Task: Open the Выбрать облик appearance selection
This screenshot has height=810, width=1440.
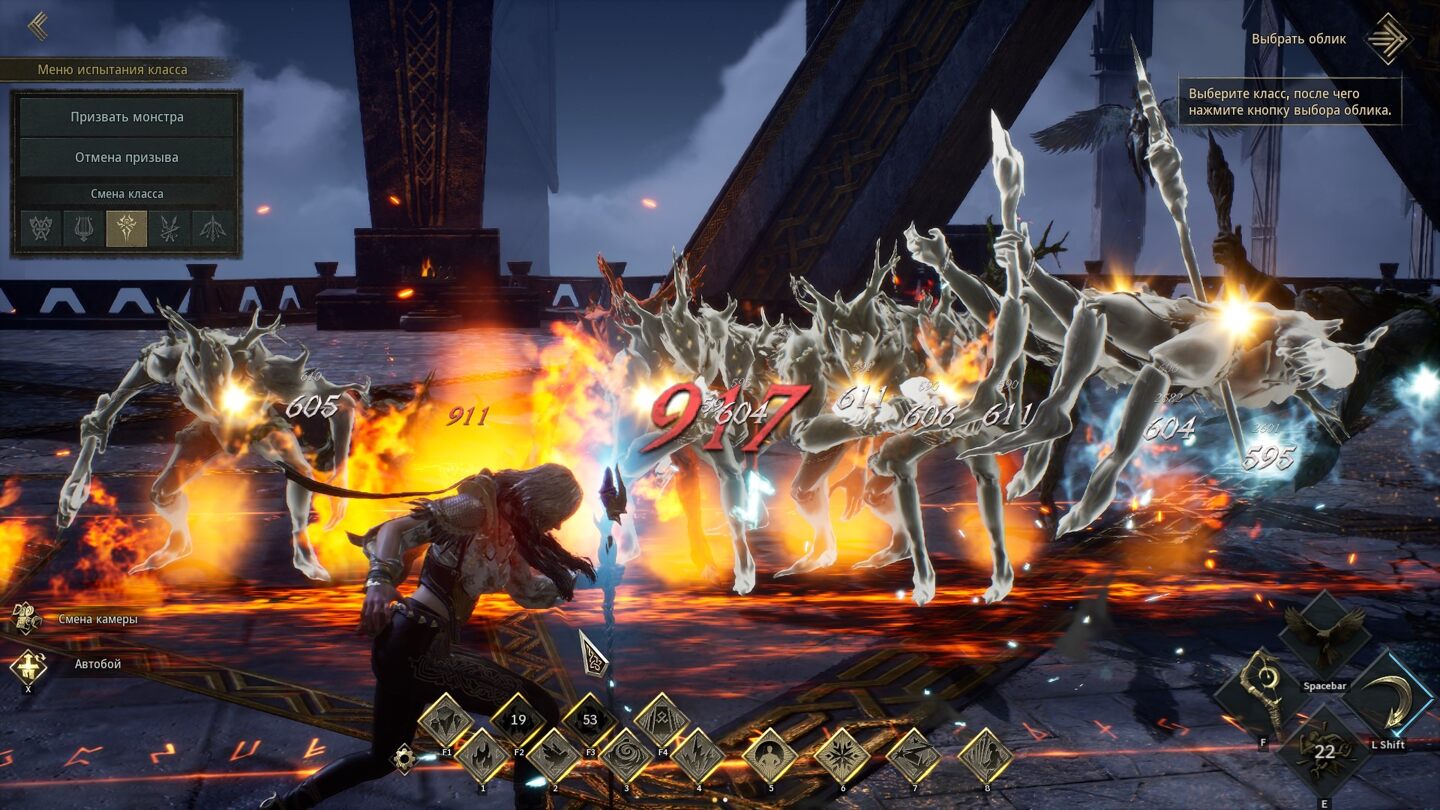Action: 1387,39
